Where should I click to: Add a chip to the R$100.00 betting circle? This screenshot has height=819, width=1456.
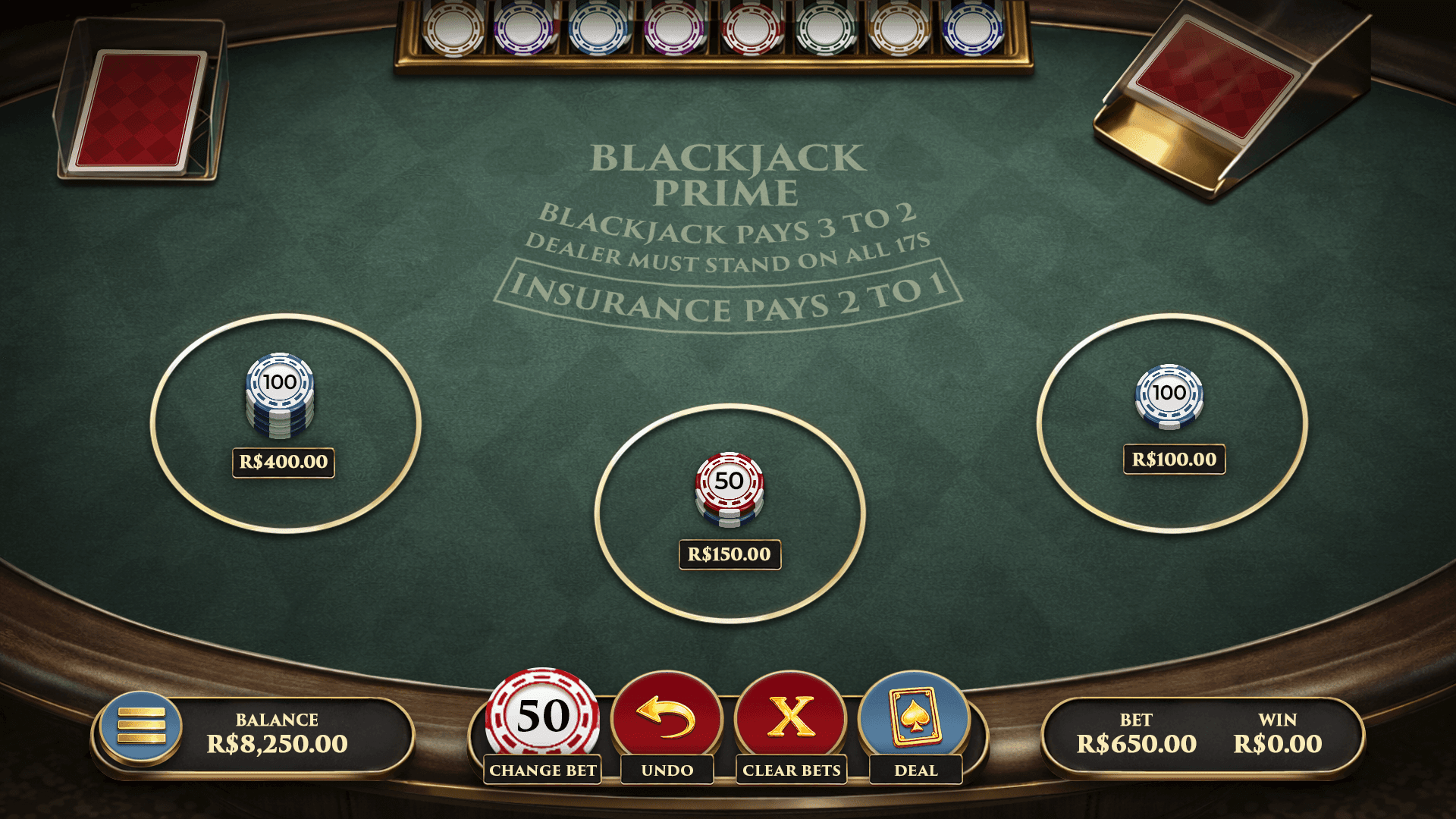point(1172,423)
